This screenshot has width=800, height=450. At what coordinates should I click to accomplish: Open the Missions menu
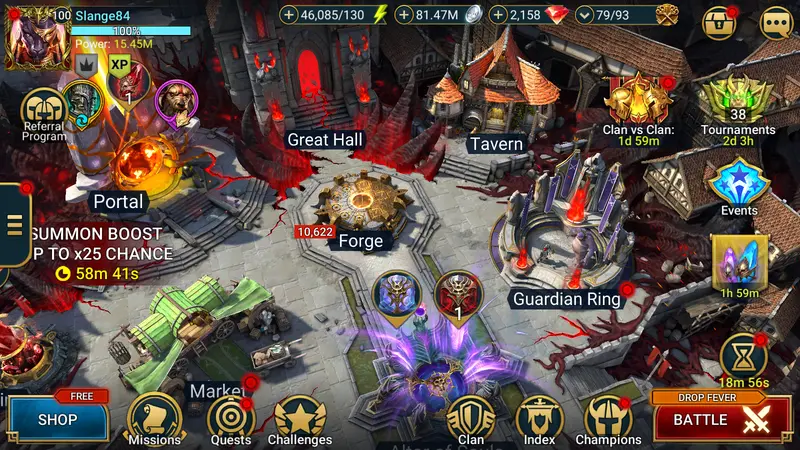[x=155, y=418]
